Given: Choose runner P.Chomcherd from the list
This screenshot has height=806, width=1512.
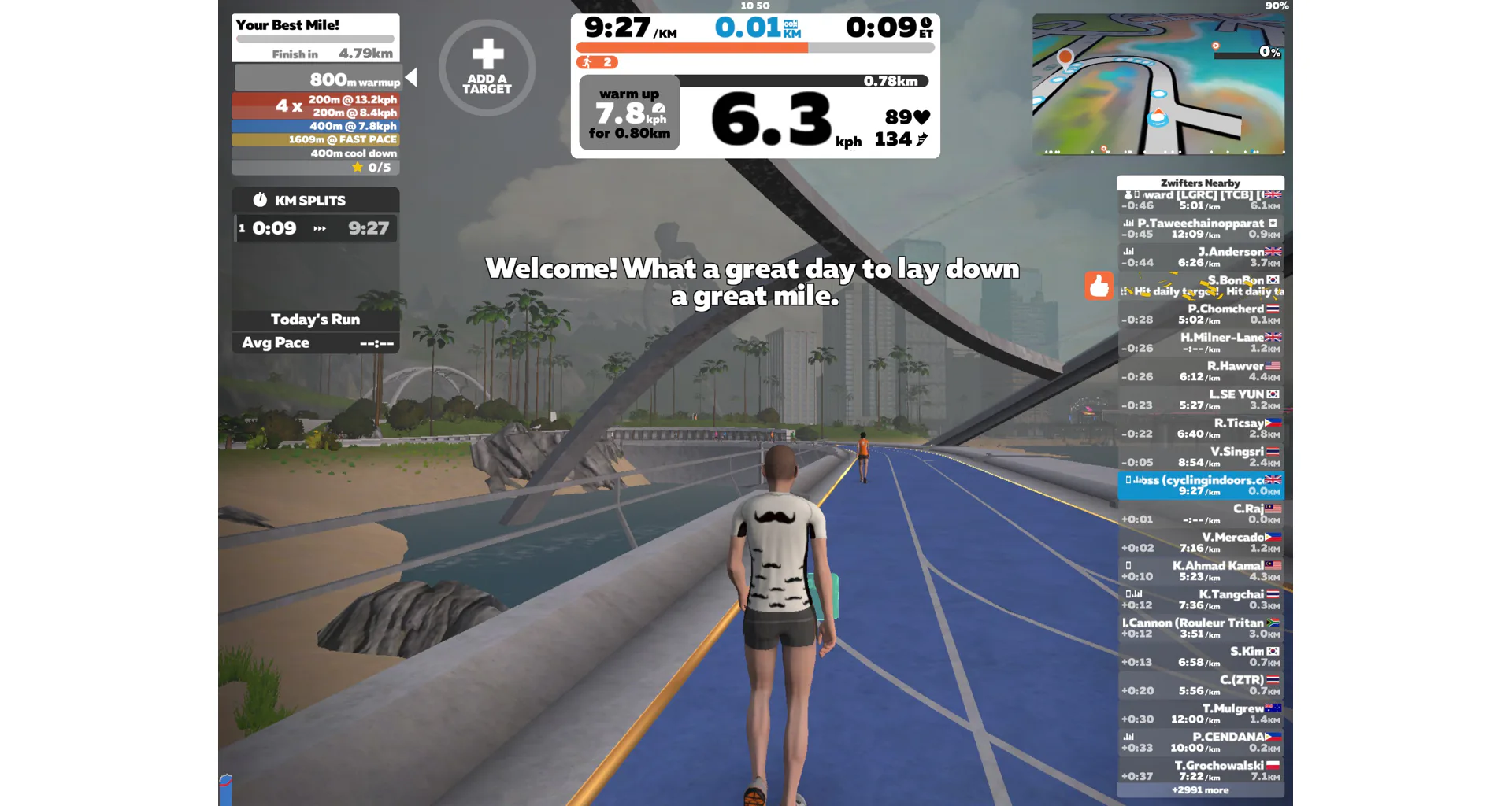Looking at the screenshot, I should (1200, 314).
